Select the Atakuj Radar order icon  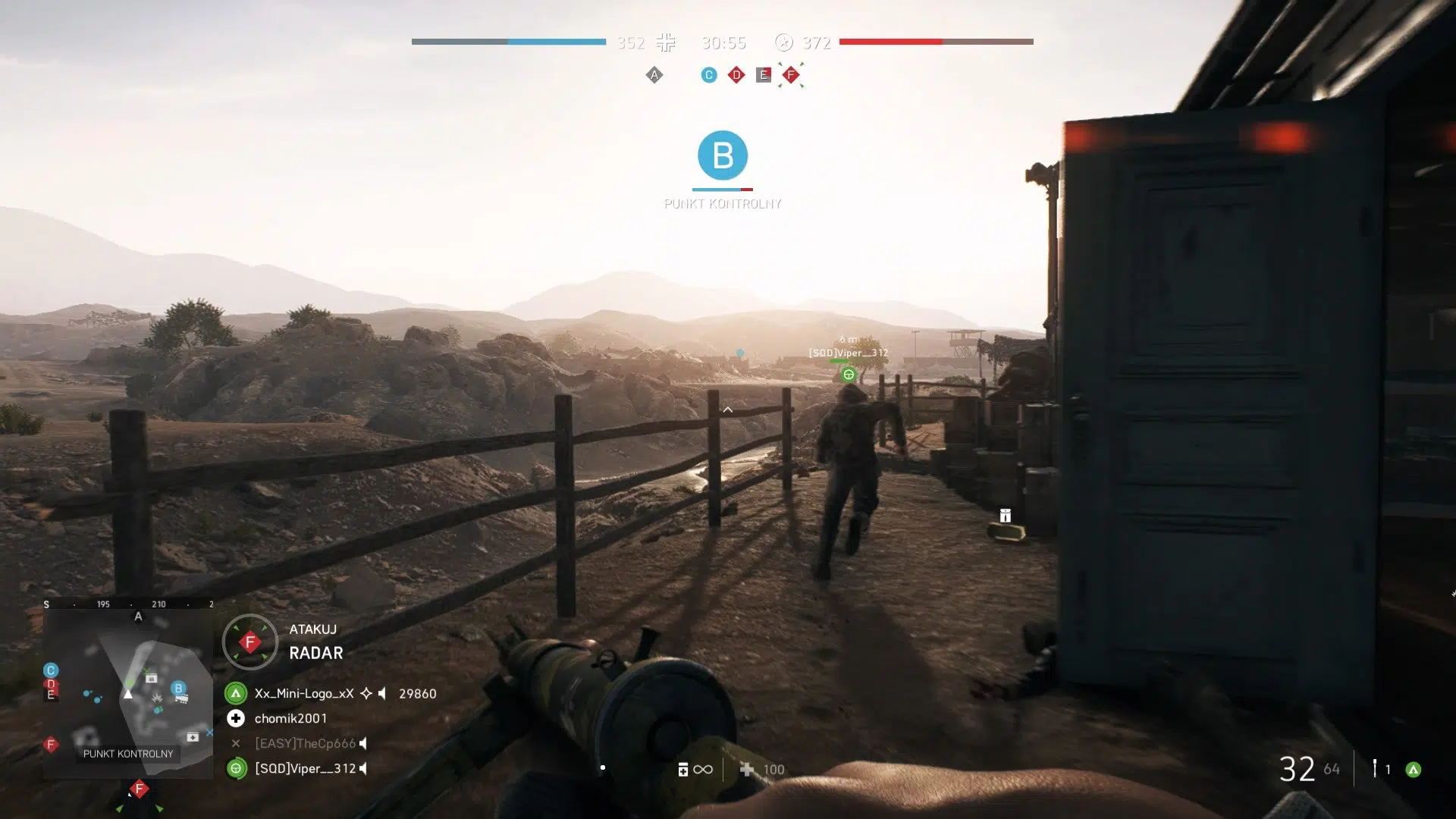tap(250, 642)
